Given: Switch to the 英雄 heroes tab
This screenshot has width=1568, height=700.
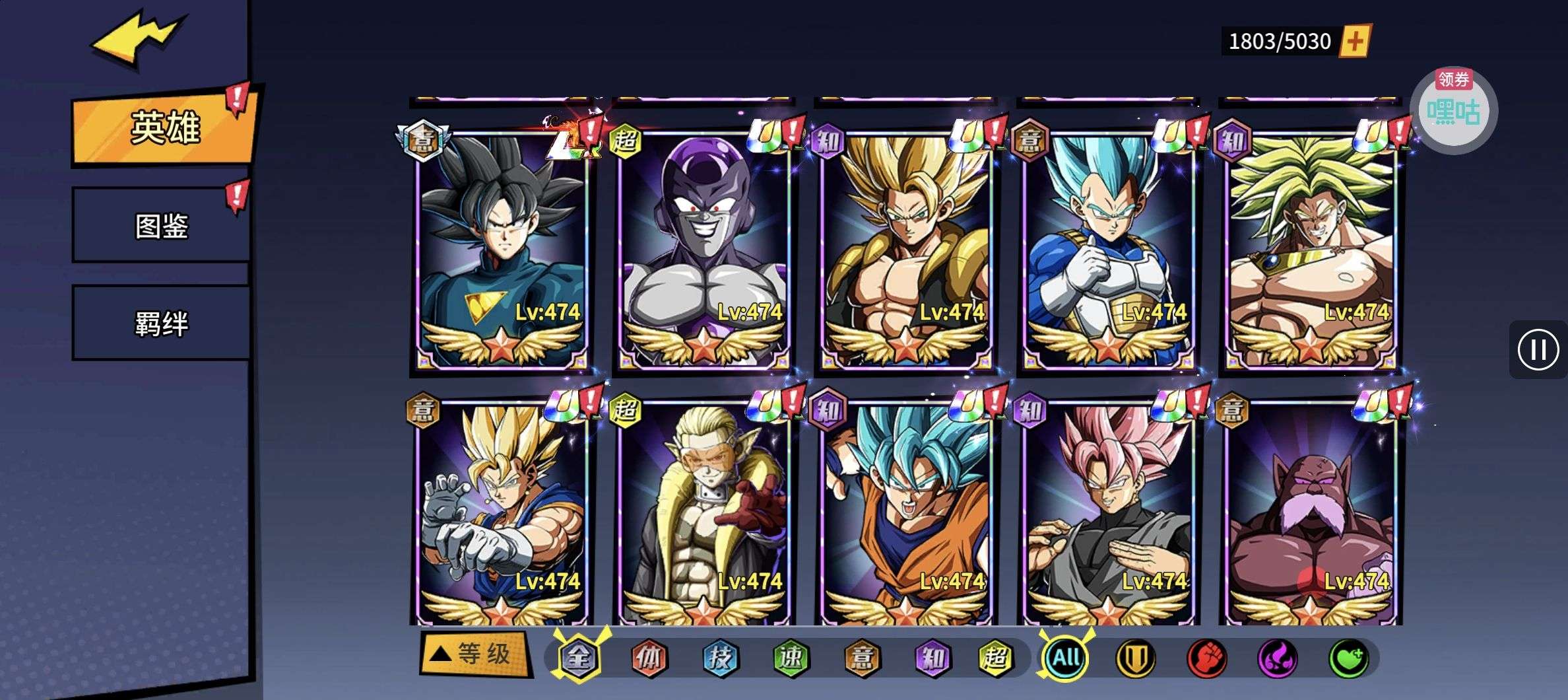Looking at the screenshot, I should (164, 128).
